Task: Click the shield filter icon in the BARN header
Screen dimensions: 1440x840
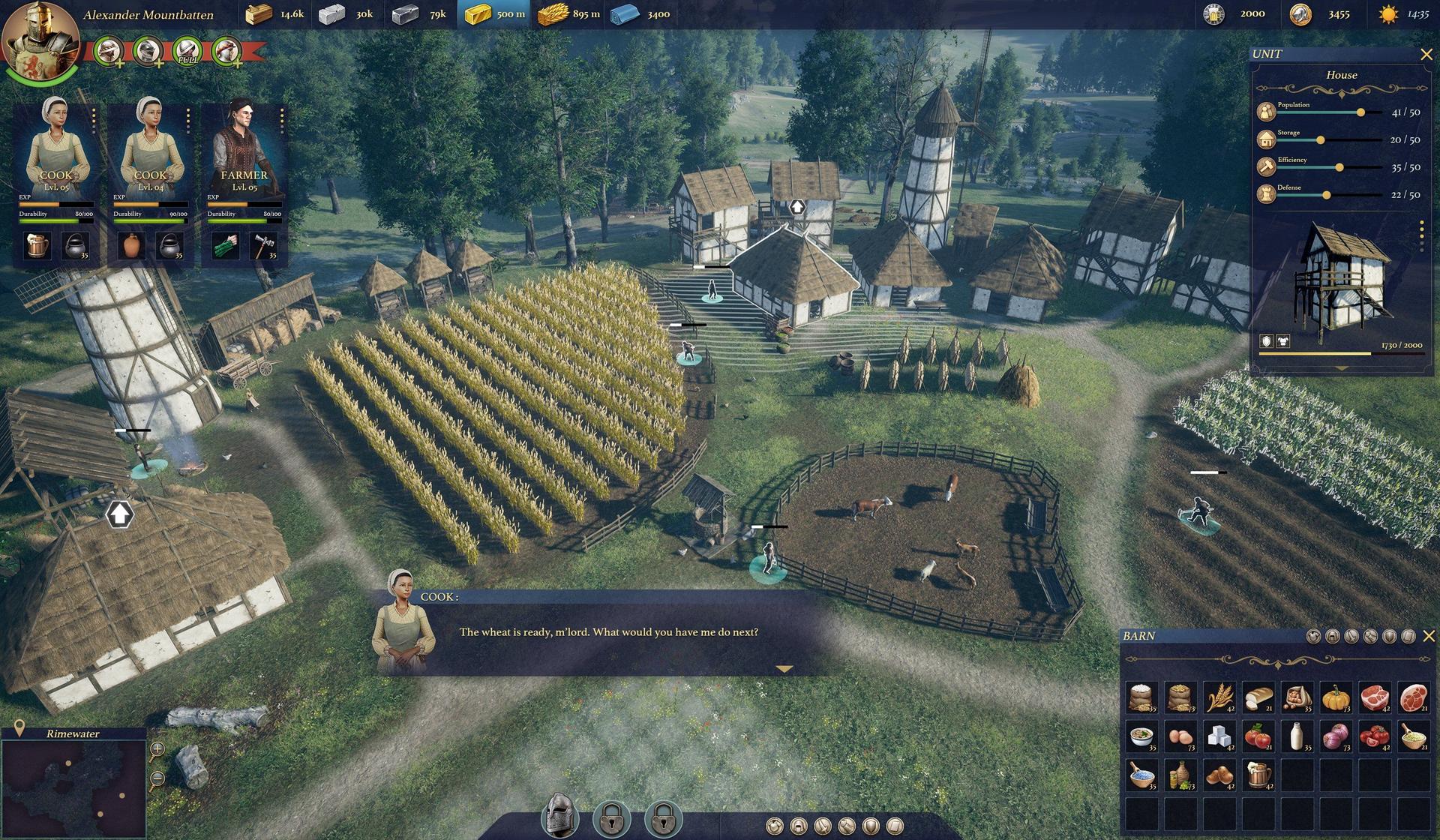Action: coord(1390,637)
